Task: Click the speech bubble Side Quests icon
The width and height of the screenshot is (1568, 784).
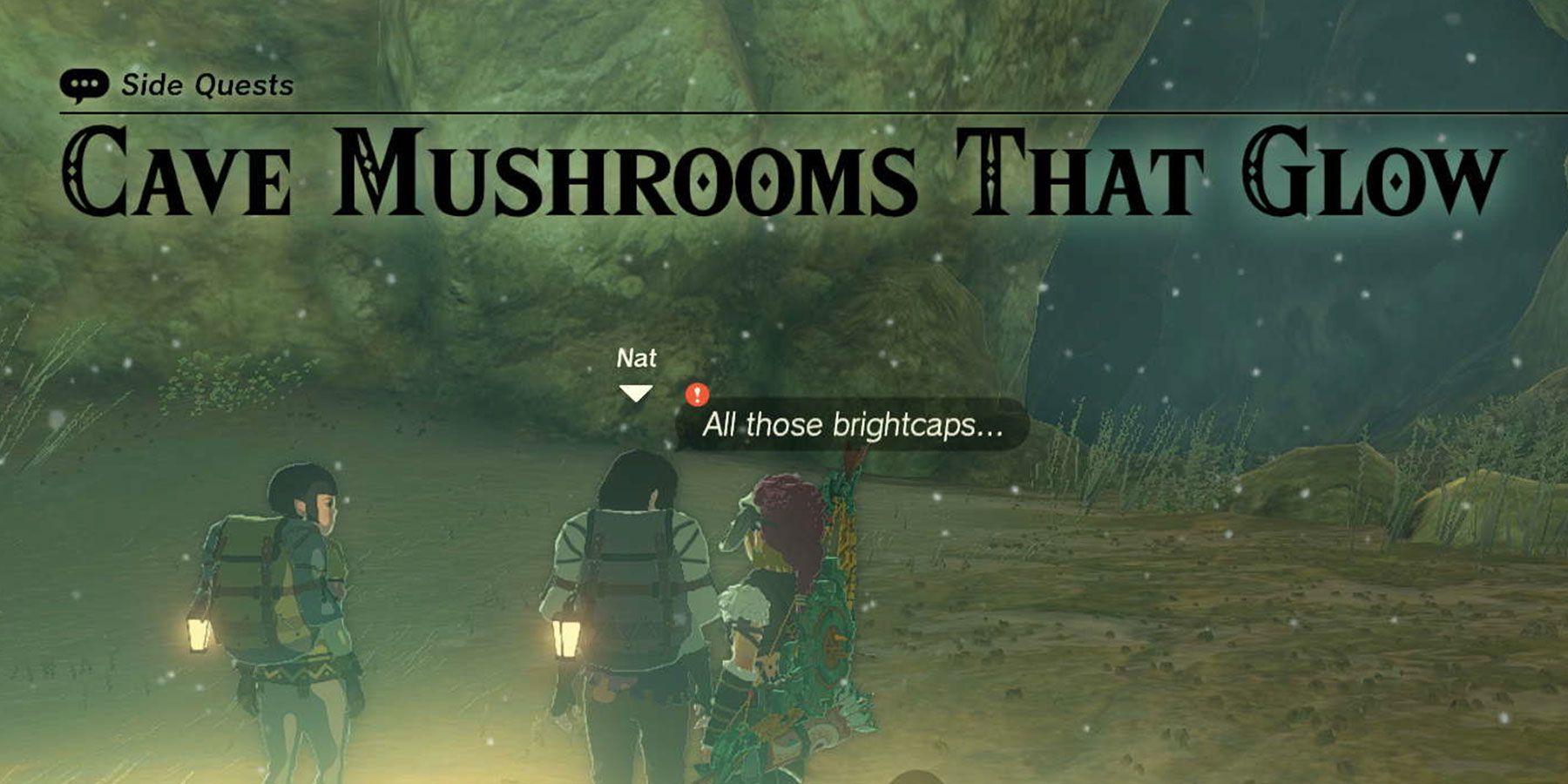Action: click(83, 81)
